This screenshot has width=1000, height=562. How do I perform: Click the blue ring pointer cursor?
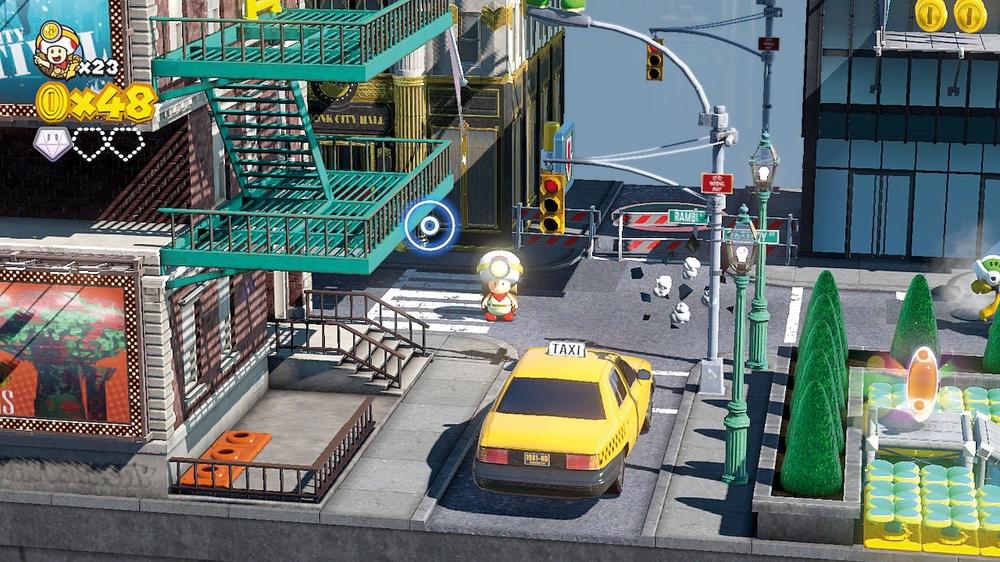[430, 226]
